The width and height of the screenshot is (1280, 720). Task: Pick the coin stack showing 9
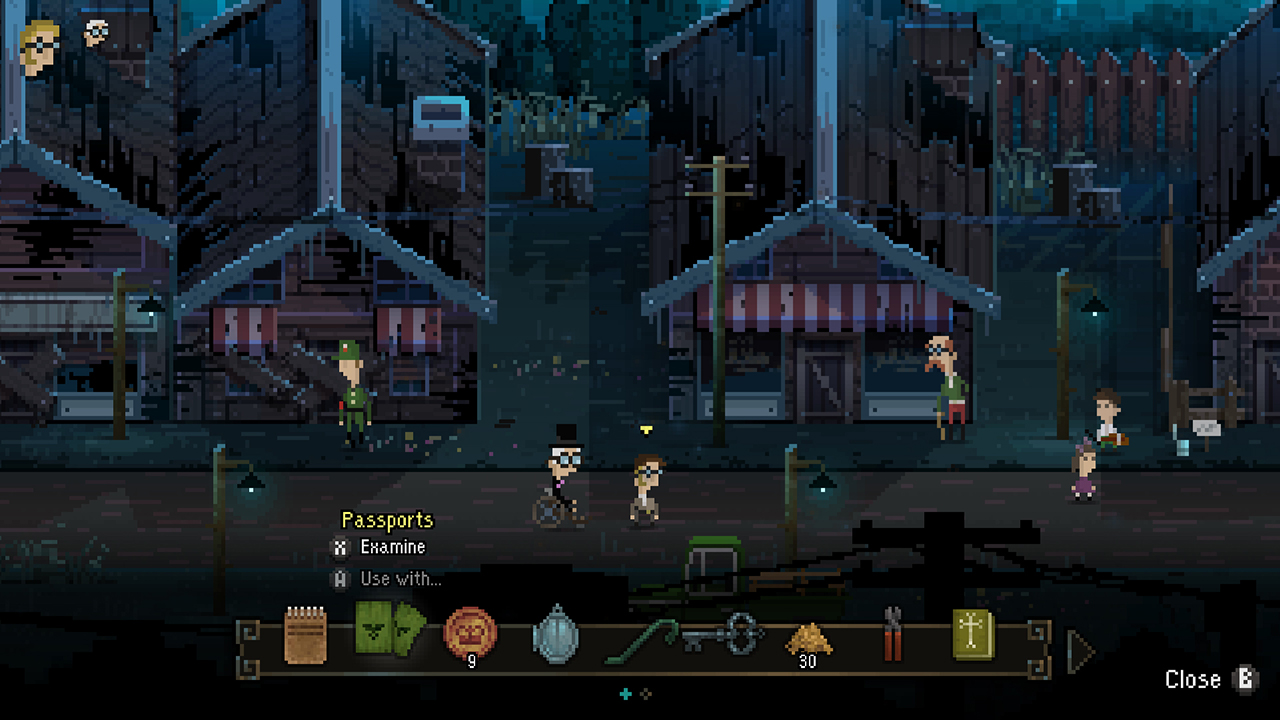(x=470, y=632)
